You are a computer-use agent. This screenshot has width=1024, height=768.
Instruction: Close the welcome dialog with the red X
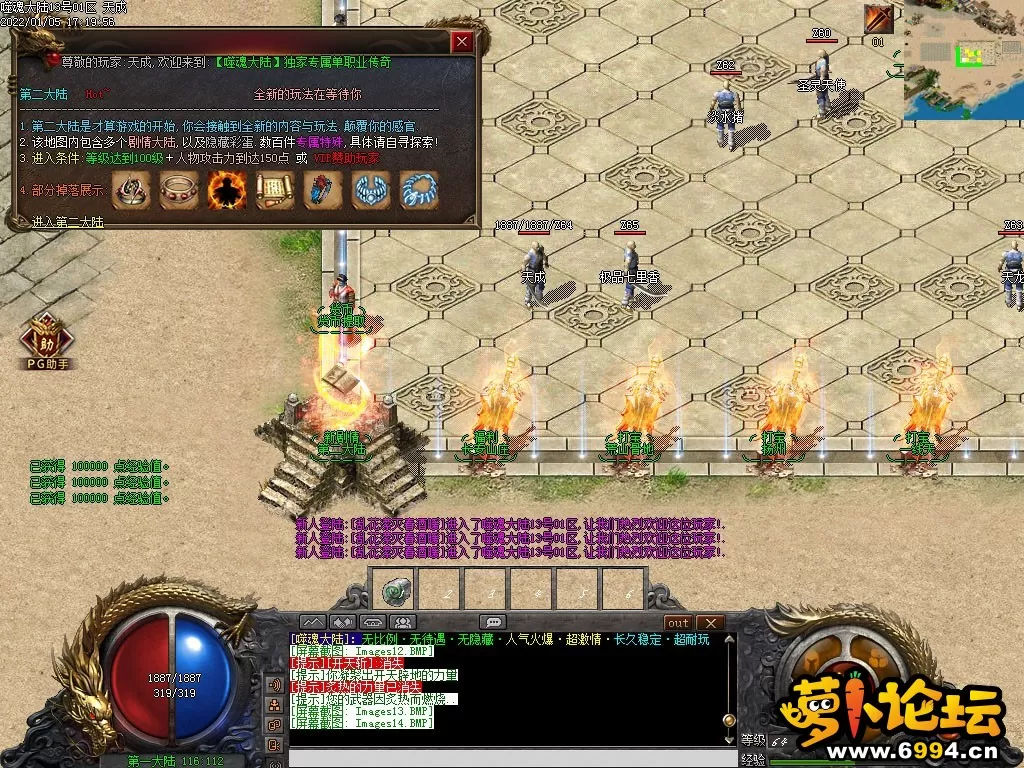(462, 42)
